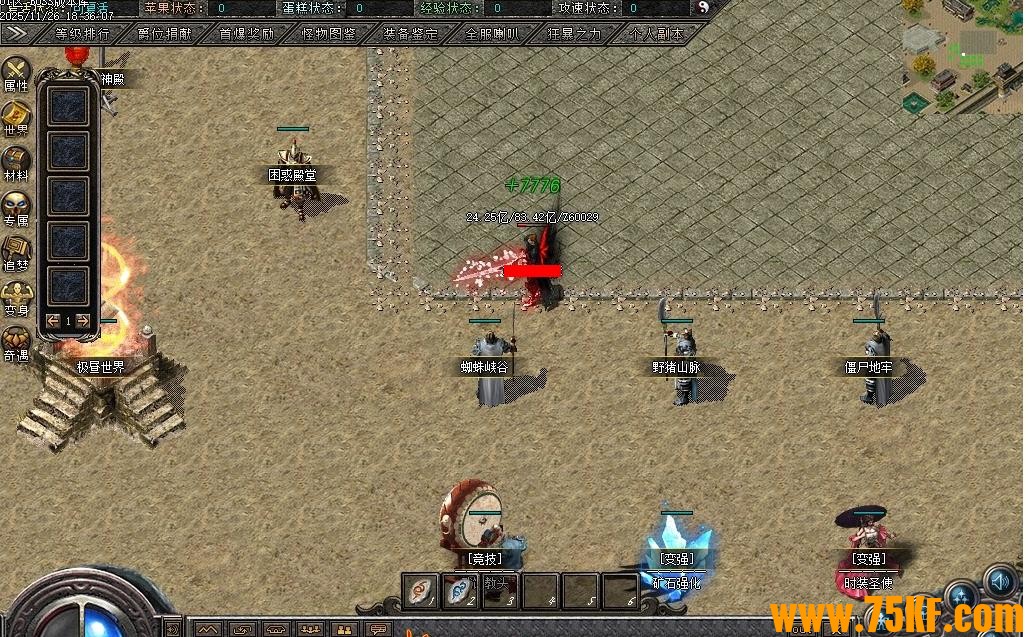
Task: Open the 怪物图鉴 monster codex
Action: tap(329, 33)
